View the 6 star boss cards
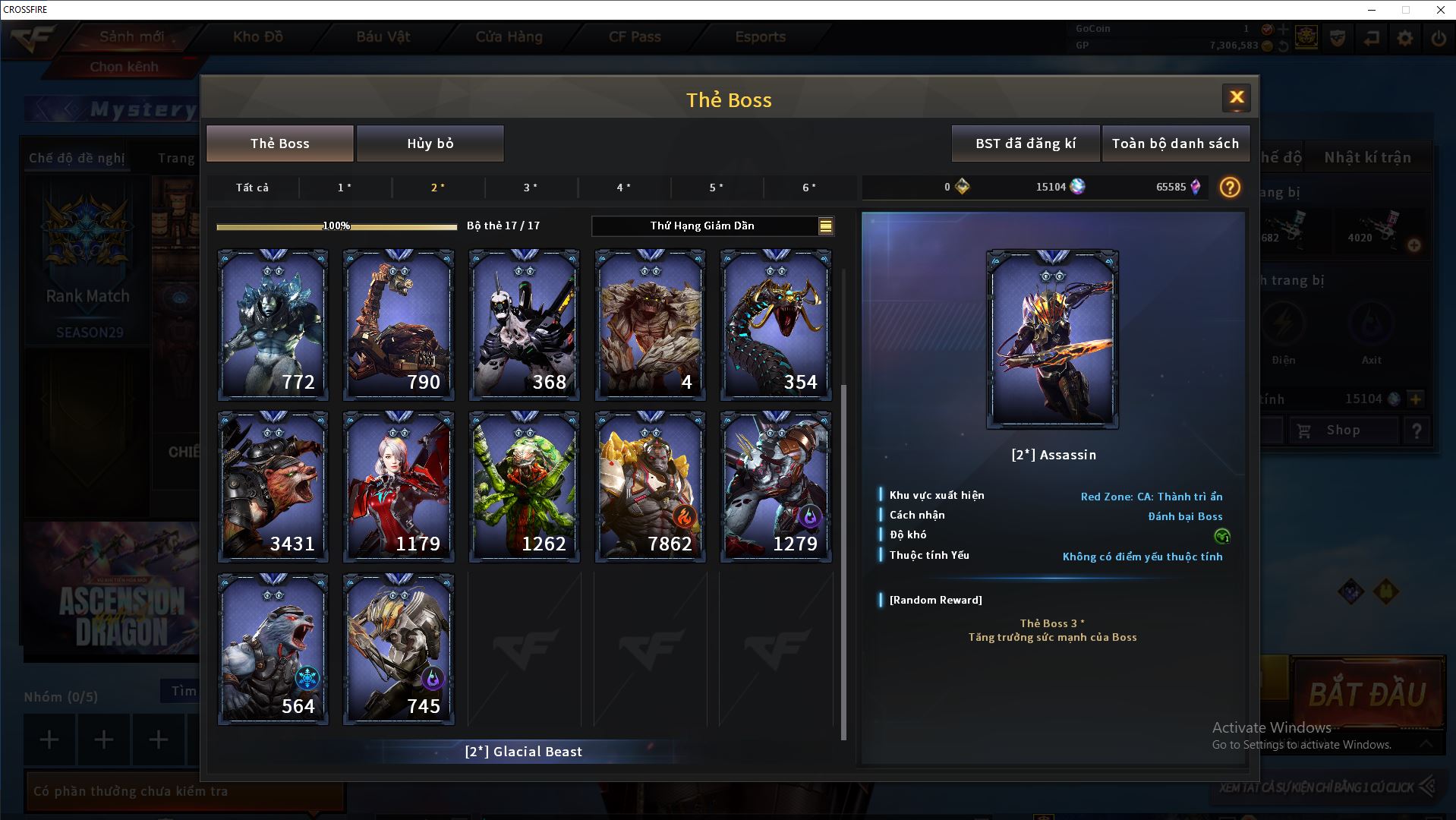This screenshot has height=820, width=1456. [x=809, y=188]
